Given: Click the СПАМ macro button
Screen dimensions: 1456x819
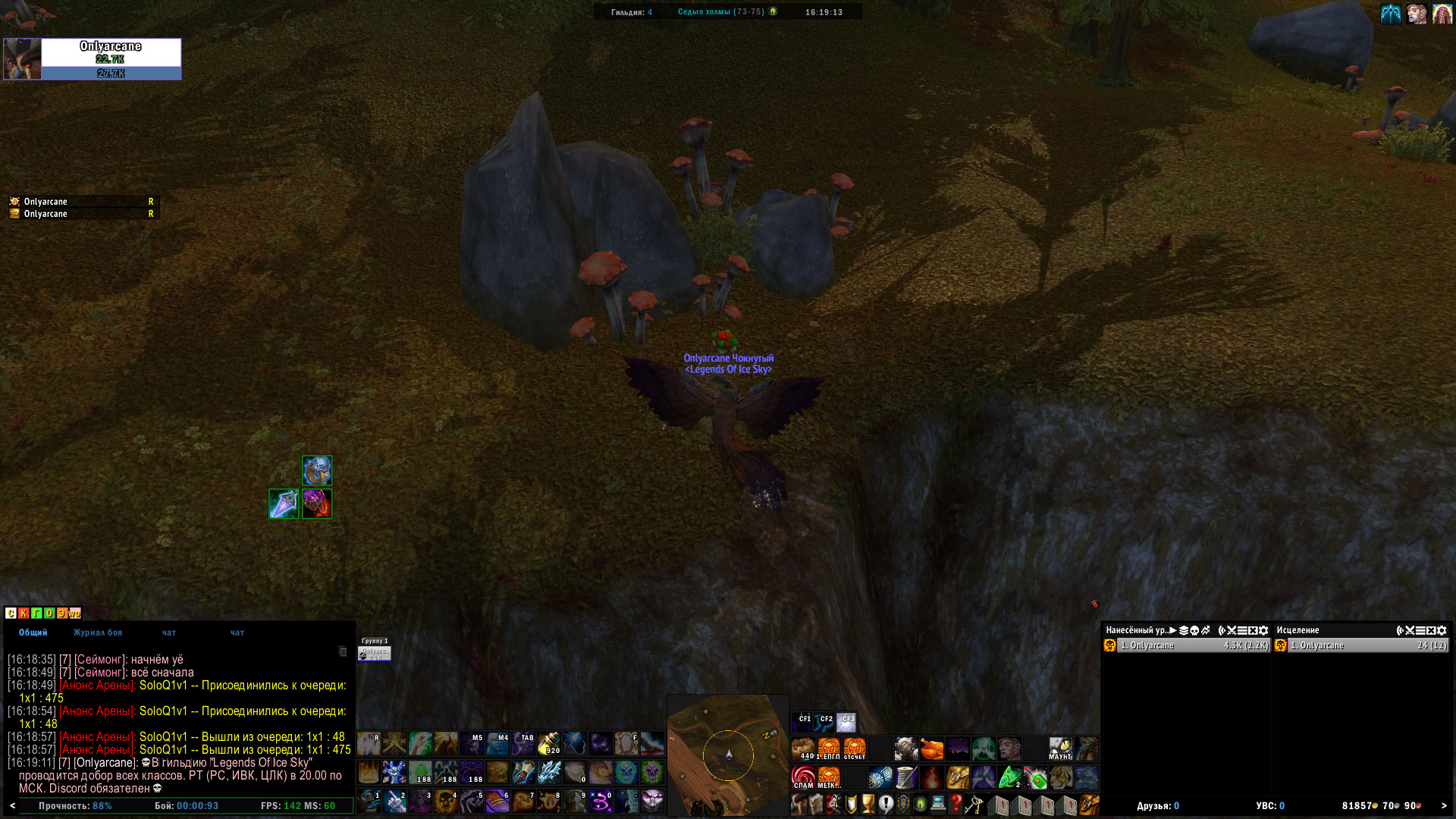Looking at the screenshot, I should click(x=803, y=777).
